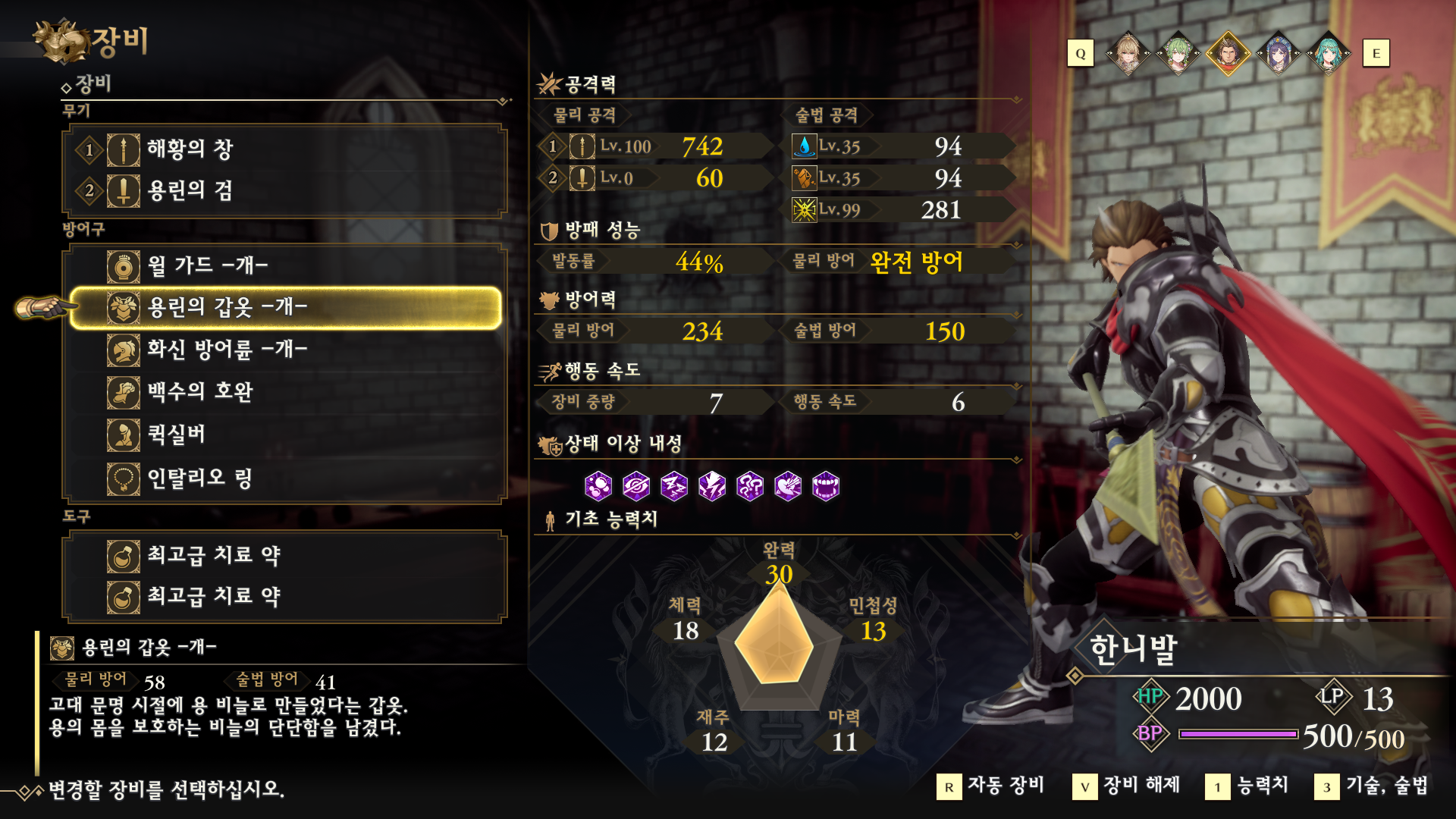Open the 기술, 술법 skills screen
The height and width of the screenshot is (819, 1456).
[x=1372, y=786]
